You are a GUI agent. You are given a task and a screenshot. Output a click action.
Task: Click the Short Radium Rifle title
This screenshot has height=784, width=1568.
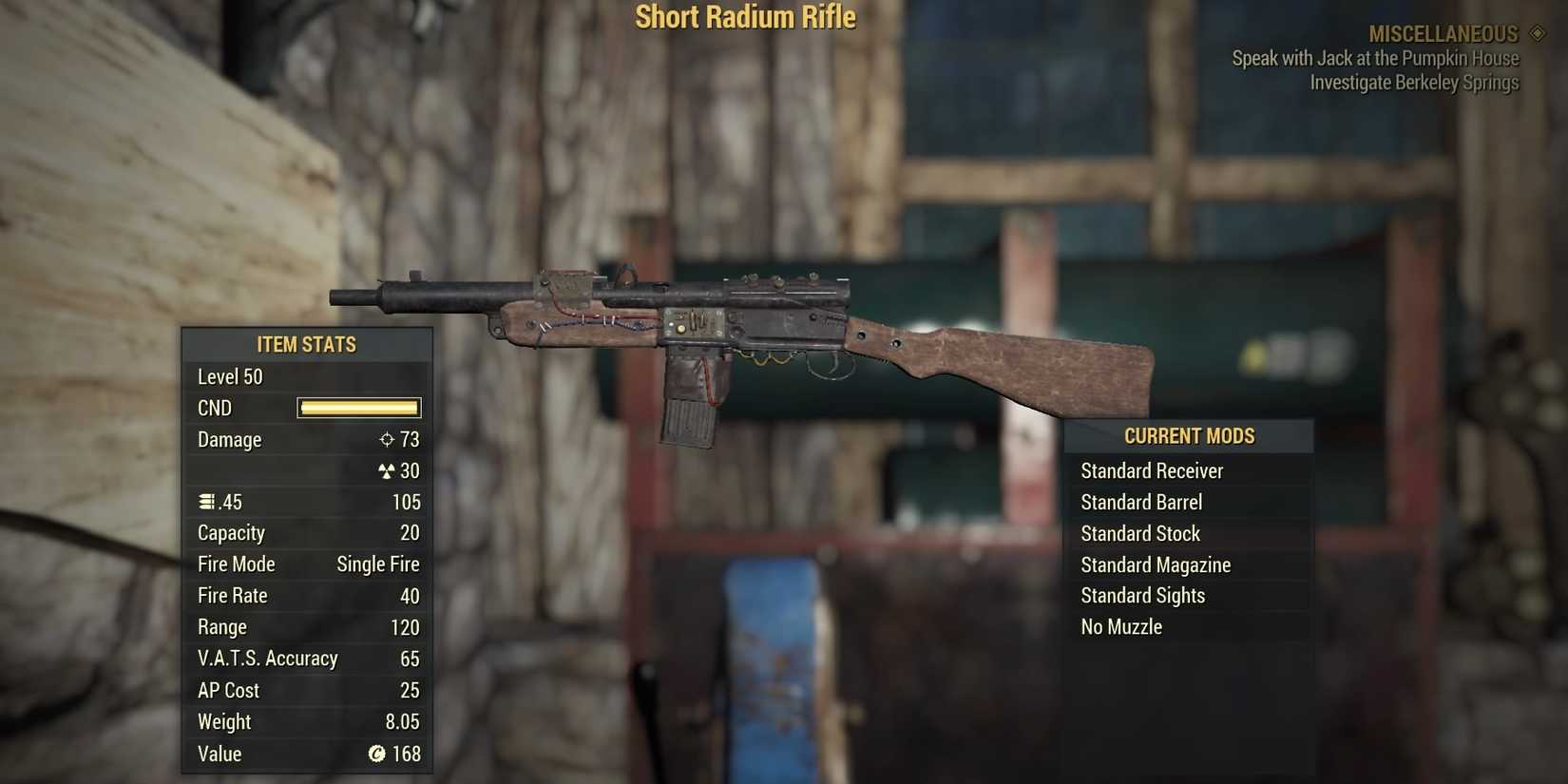pyautogui.click(x=747, y=16)
